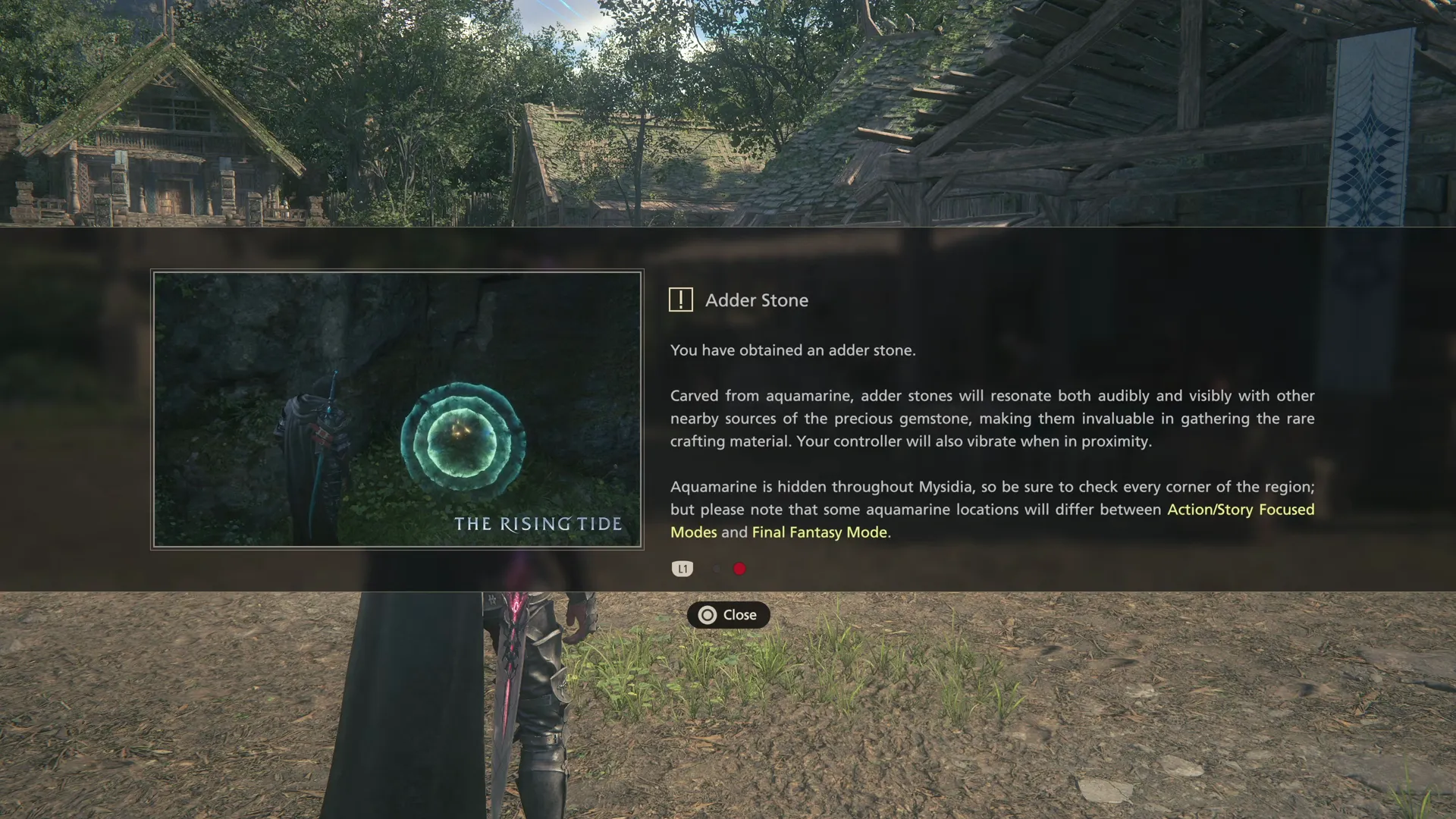Open the Action/Story Focused Modes link
Image resolution: width=1456 pixels, height=819 pixels.
coord(1241,510)
